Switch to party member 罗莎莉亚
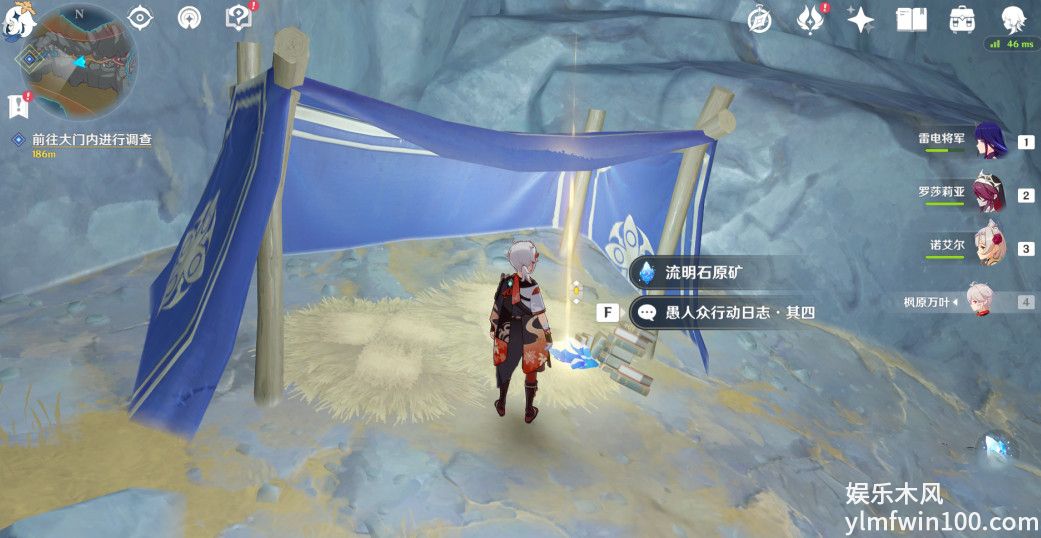The height and width of the screenshot is (538, 1041). [990, 194]
